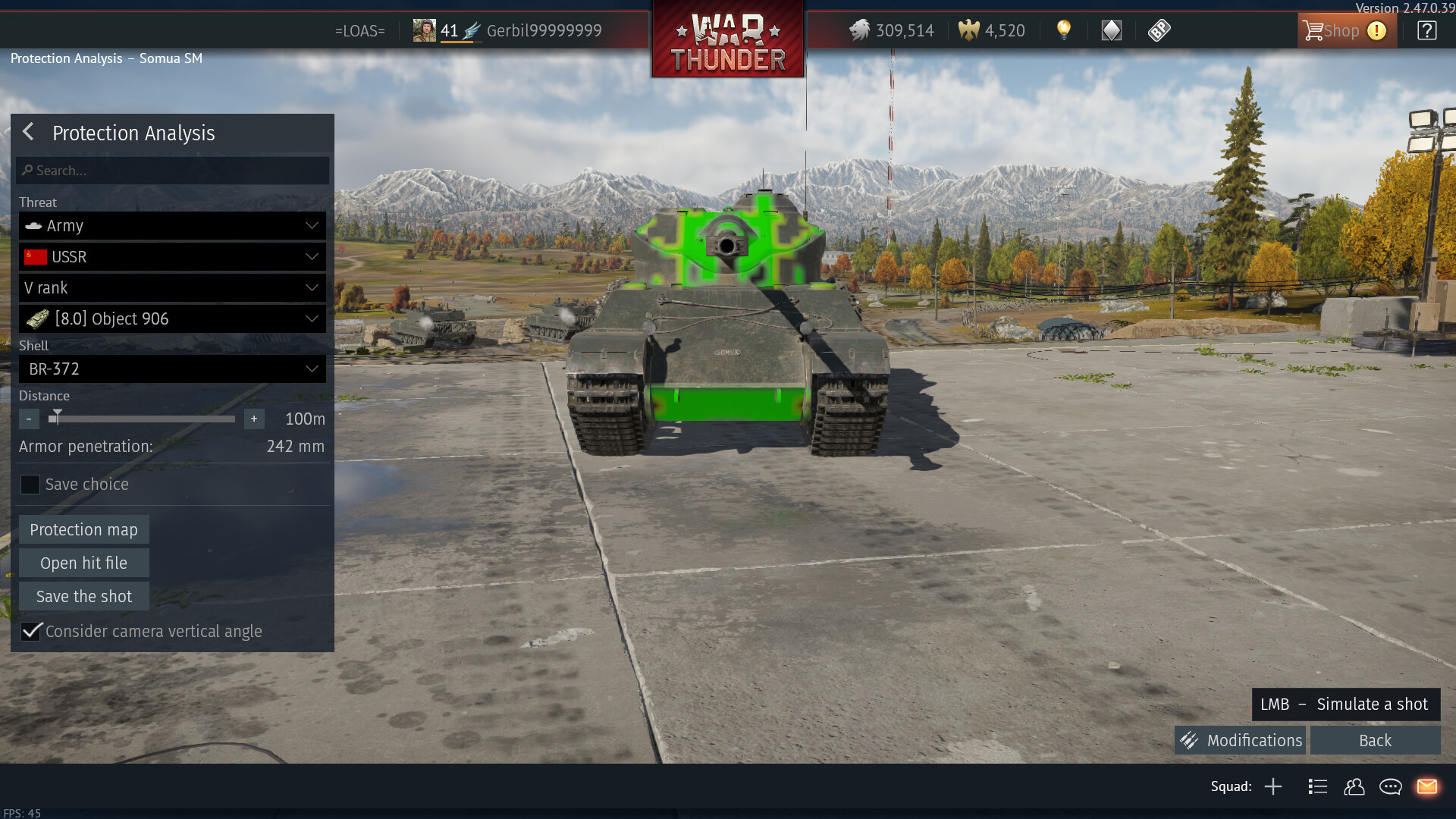Expand the V rank dropdown
Image resolution: width=1456 pixels, height=819 pixels.
[x=172, y=288]
